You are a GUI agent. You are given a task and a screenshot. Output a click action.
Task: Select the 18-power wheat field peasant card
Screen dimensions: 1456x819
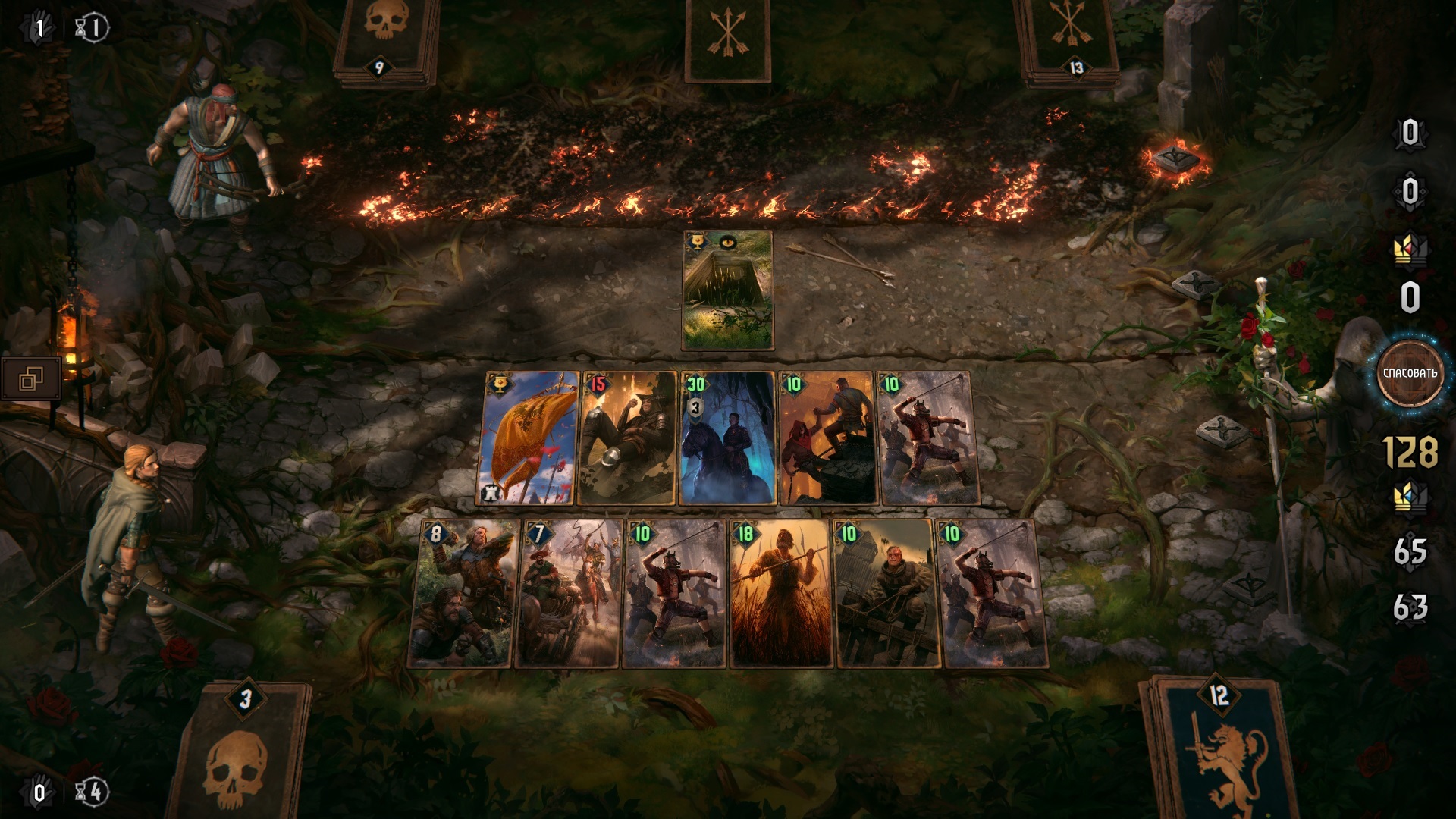point(780,594)
